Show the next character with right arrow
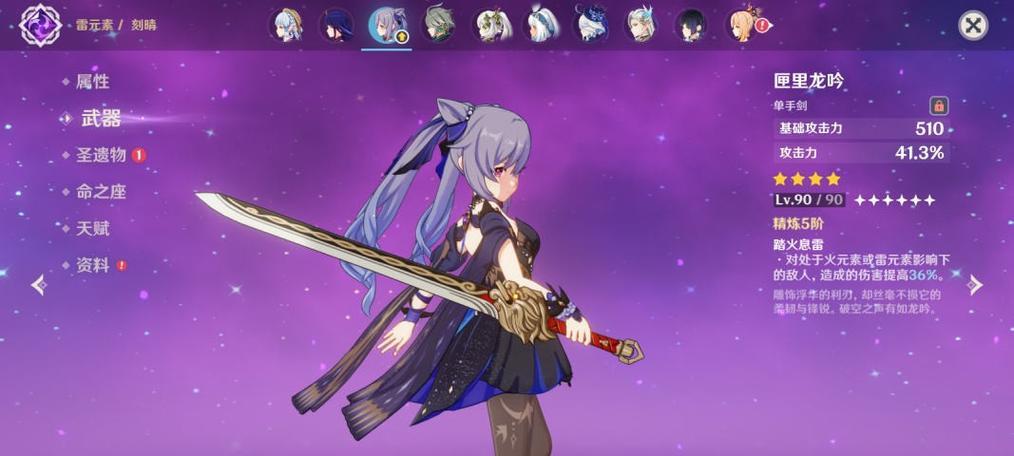The image size is (1014, 456). 976,285
